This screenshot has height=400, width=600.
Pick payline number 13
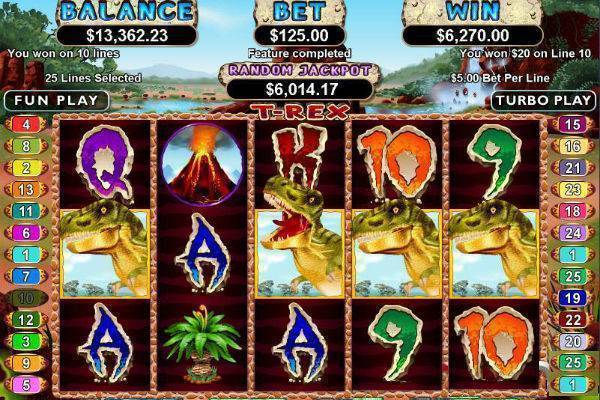pos(26,189)
